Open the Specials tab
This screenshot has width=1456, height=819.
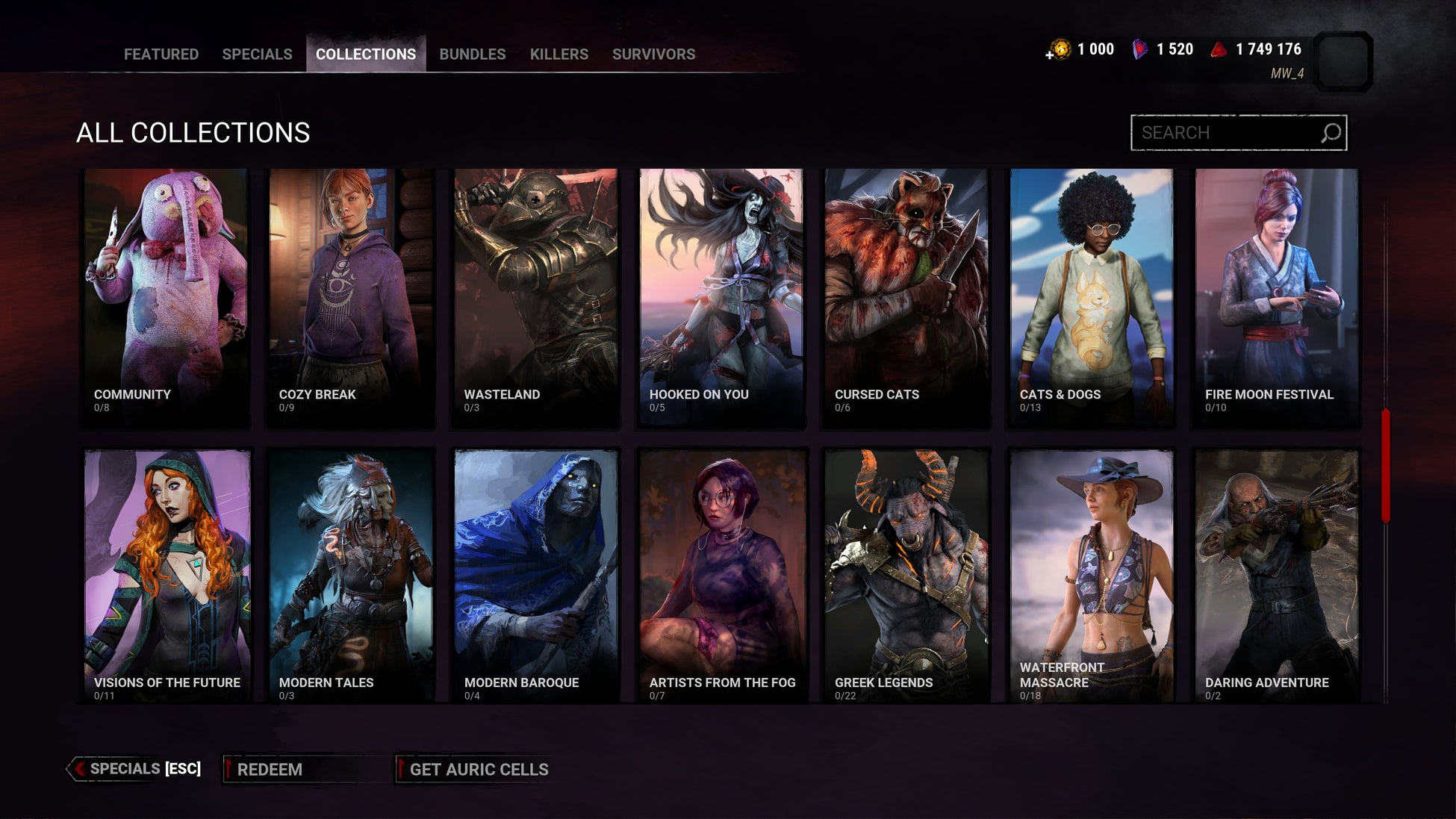[257, 54]
